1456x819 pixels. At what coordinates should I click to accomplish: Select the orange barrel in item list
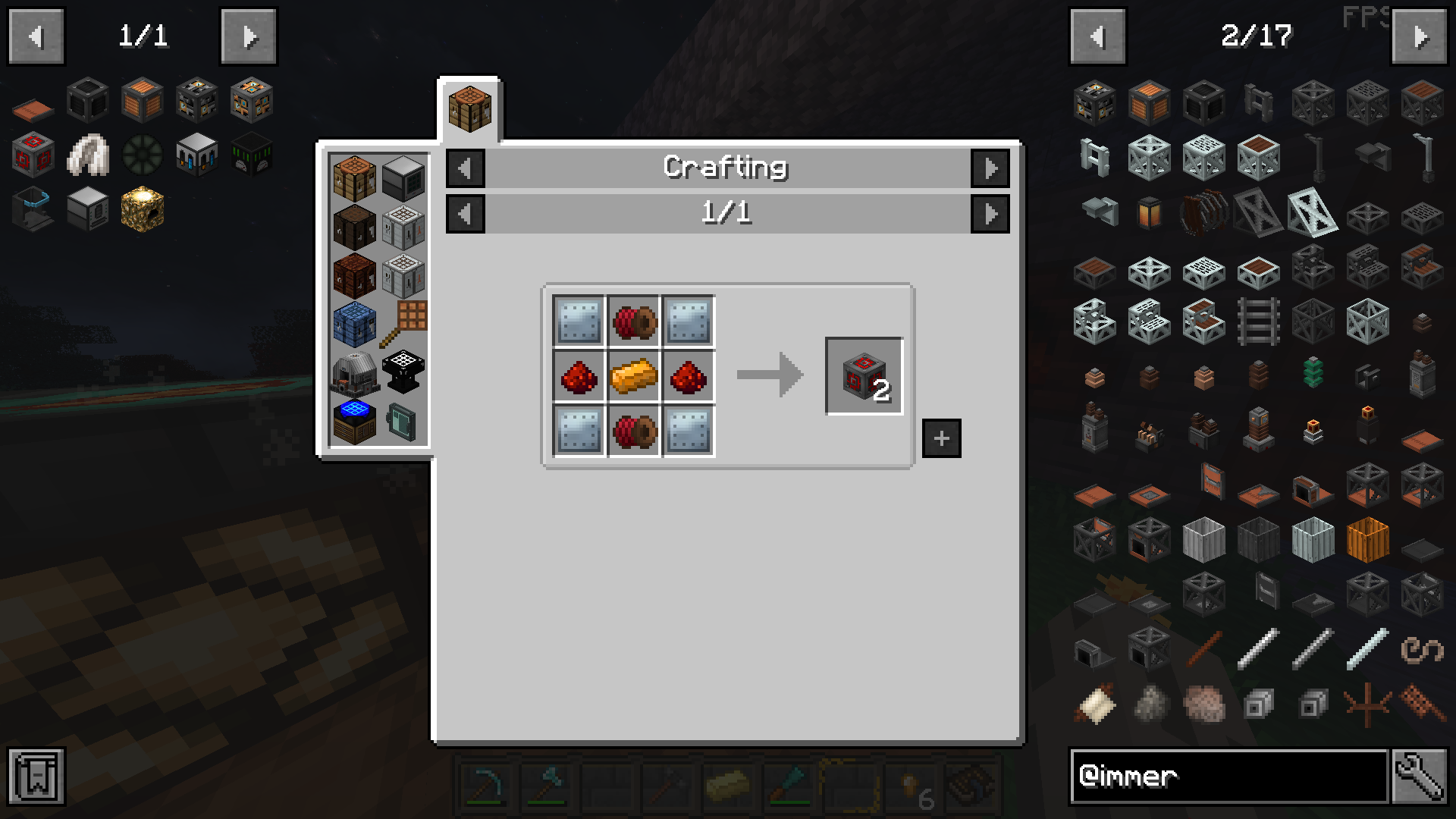pos(1367,539)
